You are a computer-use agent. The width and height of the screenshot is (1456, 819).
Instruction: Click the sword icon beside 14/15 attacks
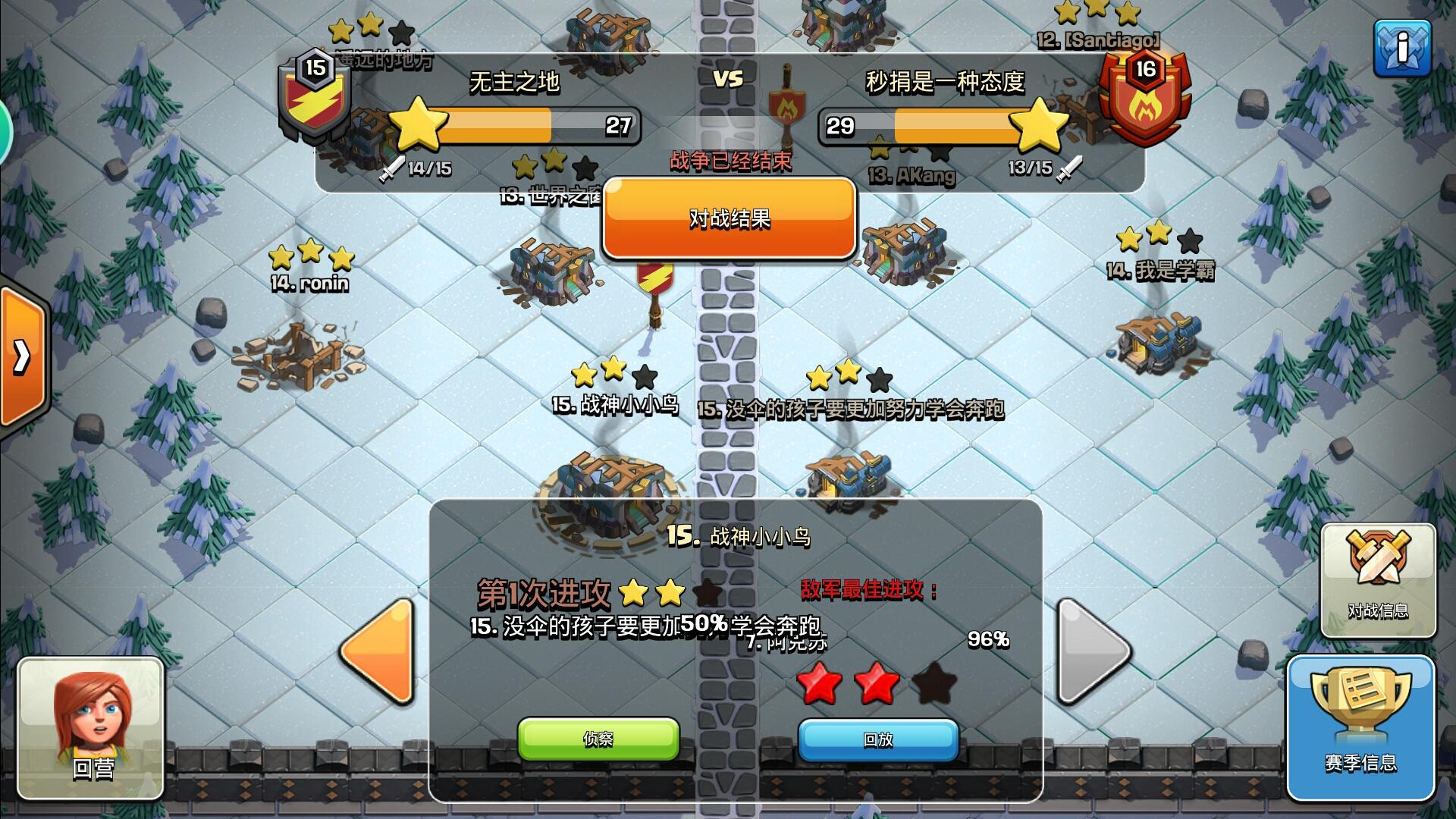393,168
